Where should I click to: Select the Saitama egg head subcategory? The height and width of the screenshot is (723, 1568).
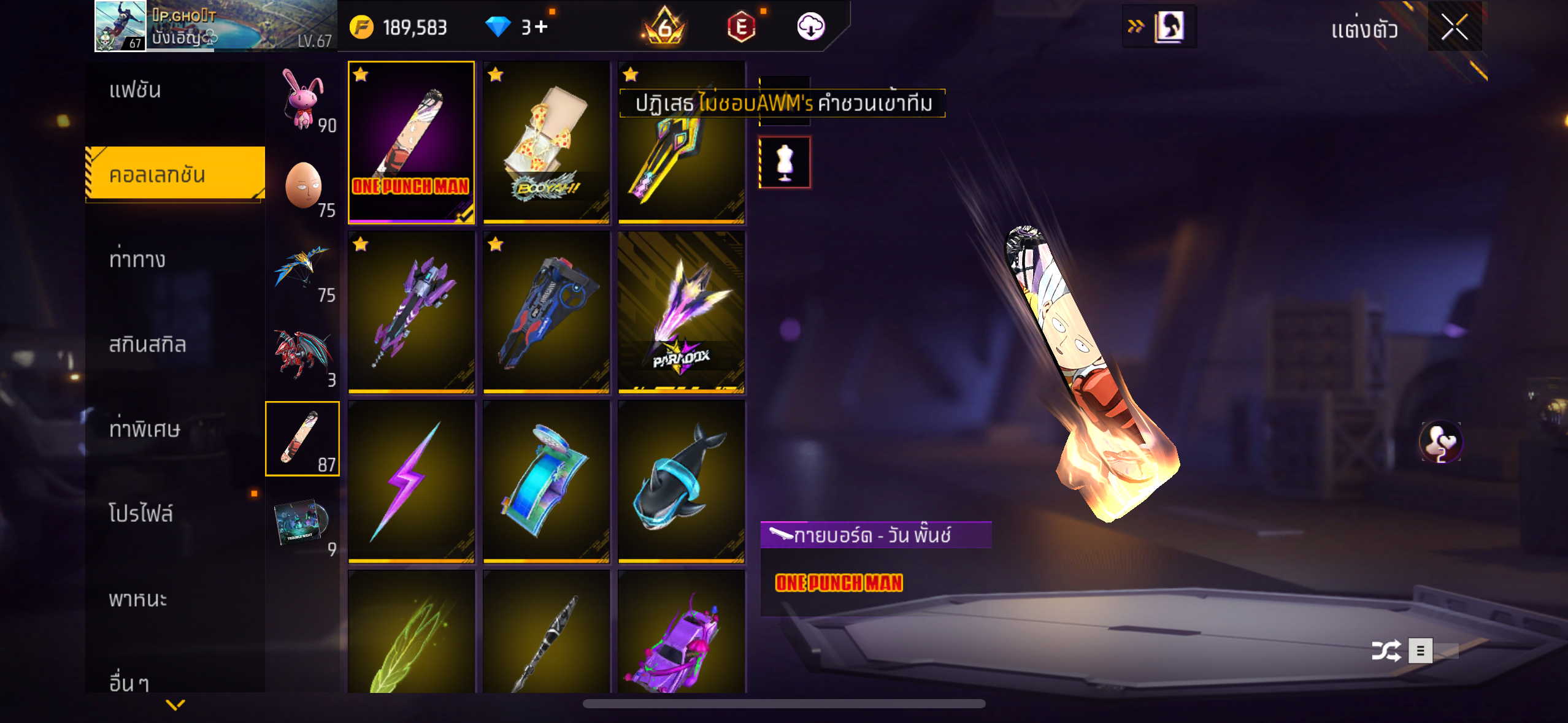[302, 185]
